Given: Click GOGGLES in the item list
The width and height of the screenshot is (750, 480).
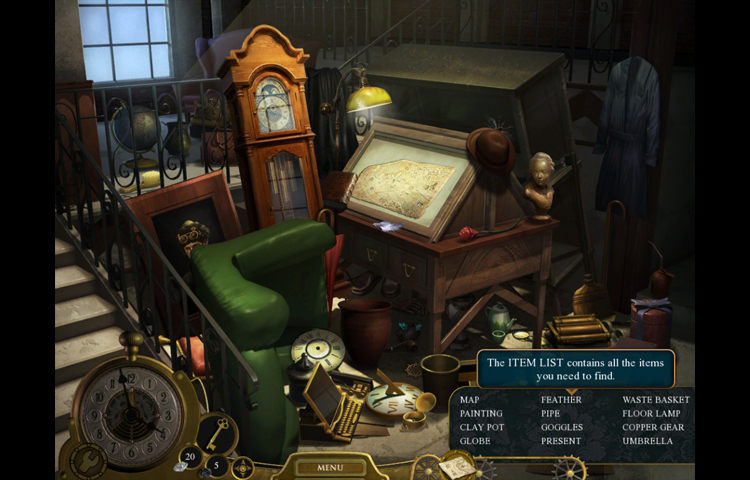Looking at the screenshot, I should pos(561,427).
